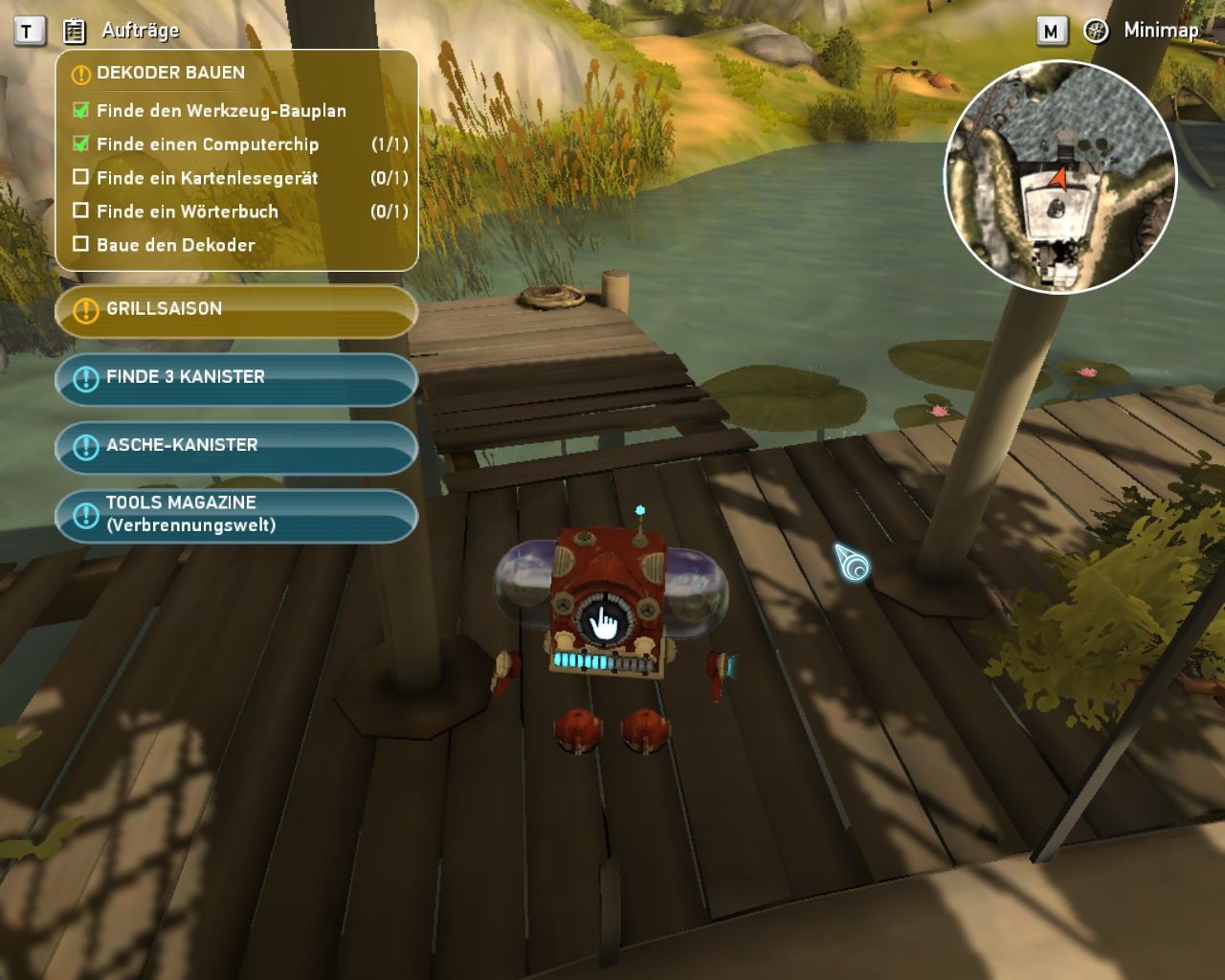The width and height of the screenshot is (1225, 980).
Task: Choose the Baue den Dekoder objective
Action: [175, 245]
